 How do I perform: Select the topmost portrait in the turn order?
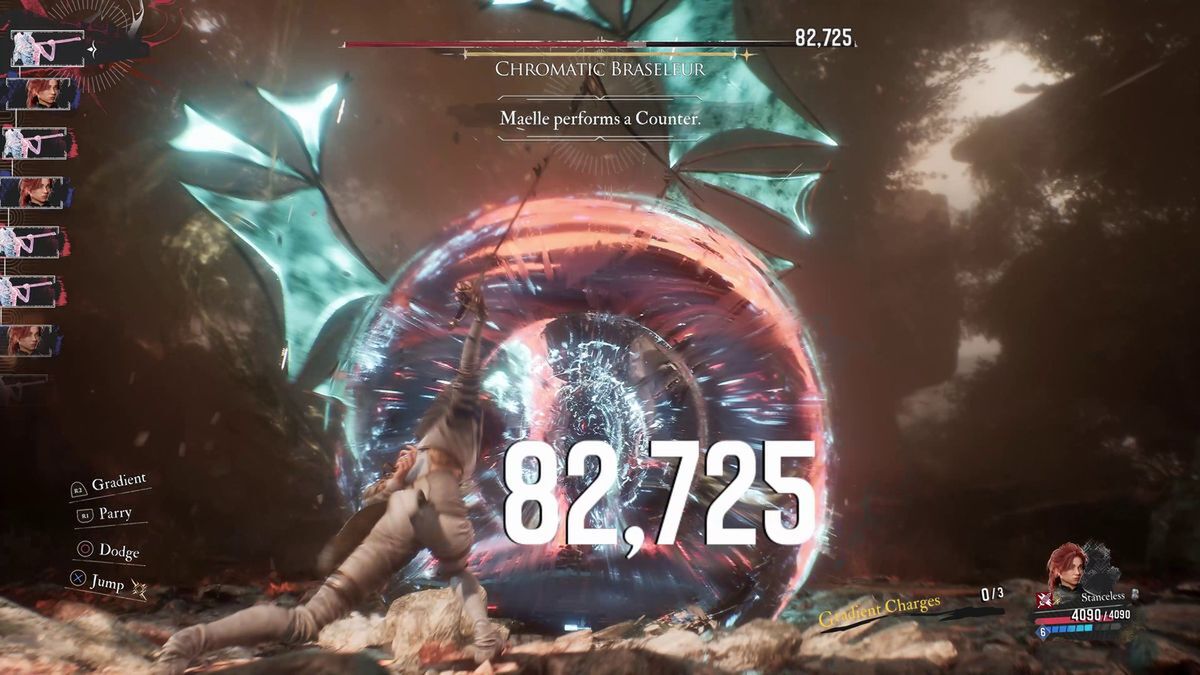[x=45, y=47]
